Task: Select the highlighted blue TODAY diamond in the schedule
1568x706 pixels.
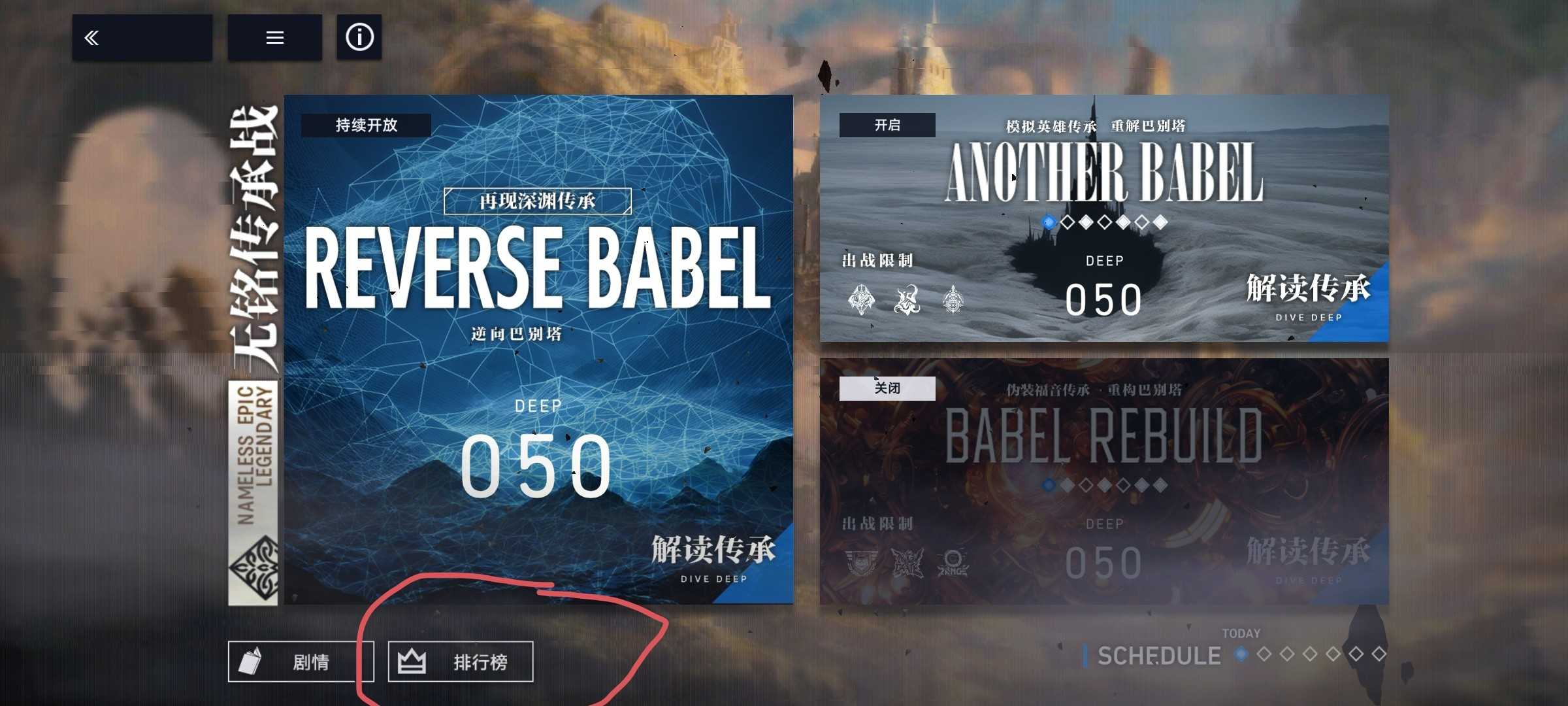Action: coord(1241,655)
